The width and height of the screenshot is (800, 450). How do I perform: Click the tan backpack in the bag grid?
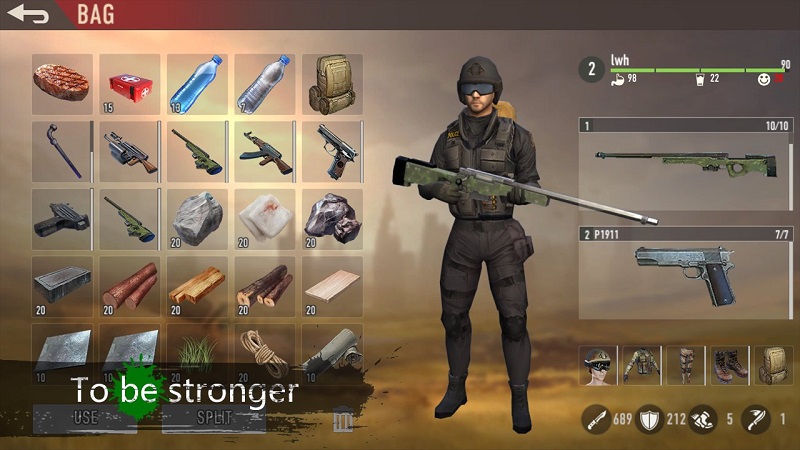pyautogui.click(x=332, y=83)
